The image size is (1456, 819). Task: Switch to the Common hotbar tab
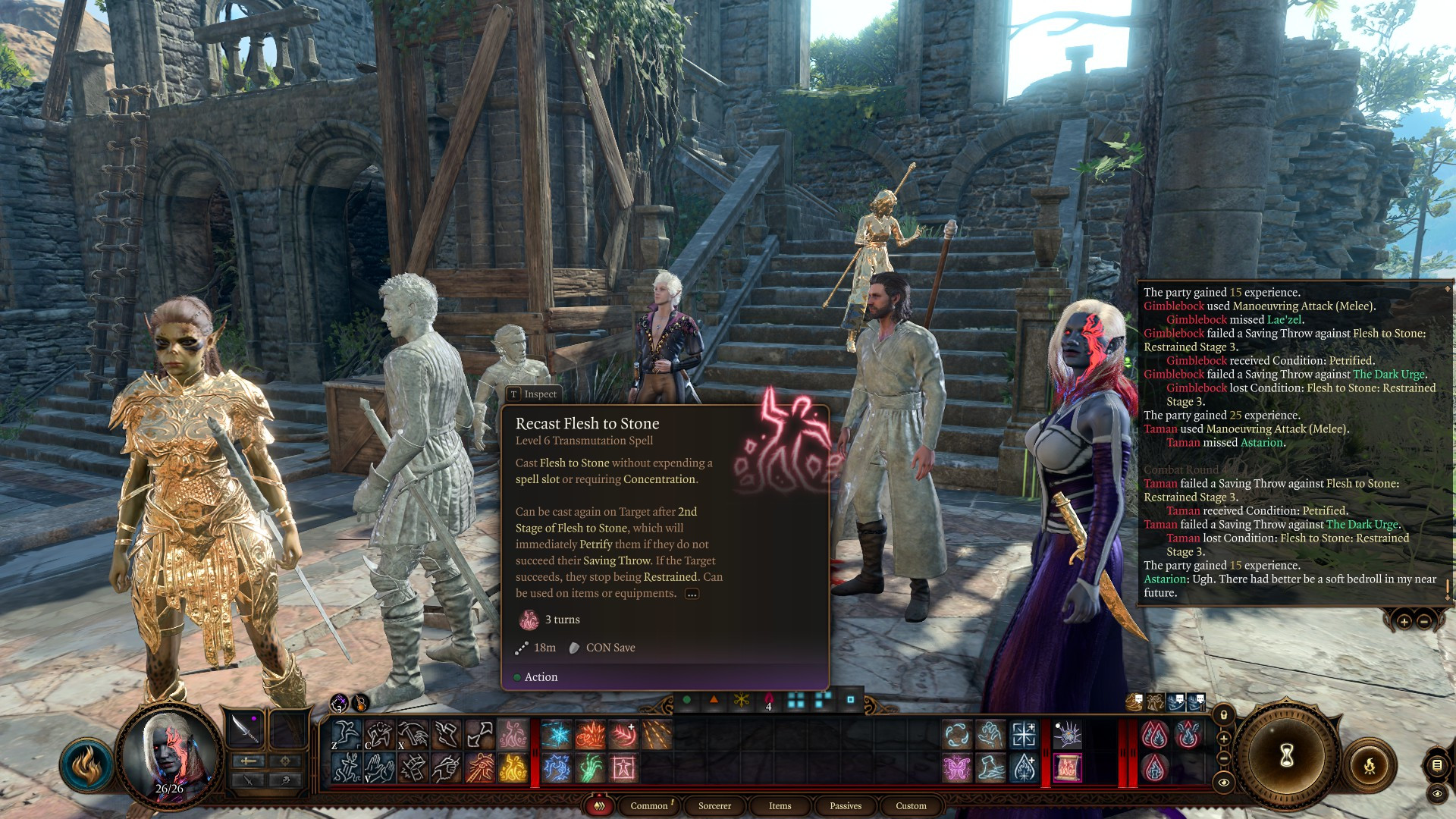coord(649,805)
